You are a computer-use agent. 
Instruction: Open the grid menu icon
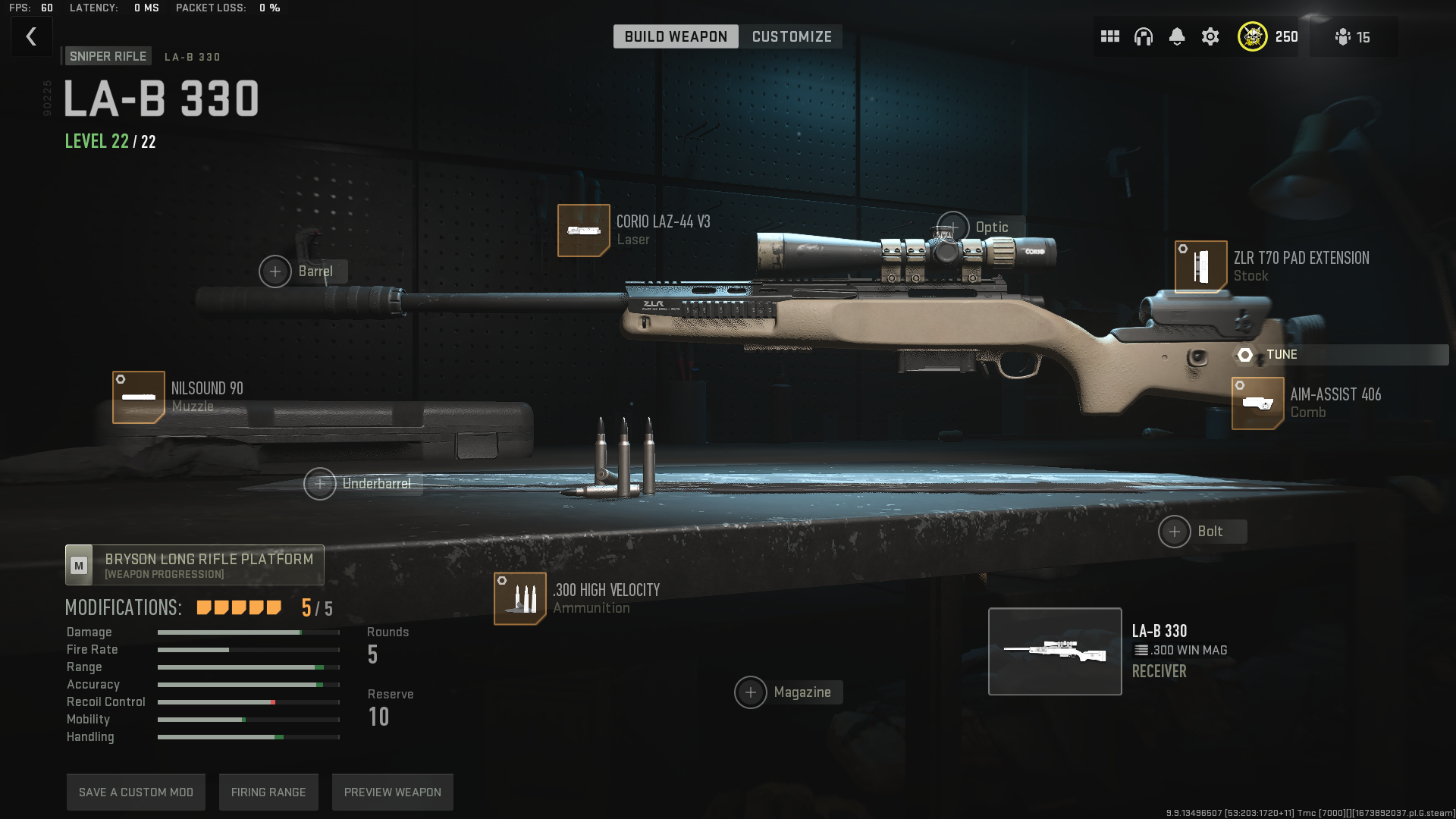pyautogui.click(x=1109, y=36)
